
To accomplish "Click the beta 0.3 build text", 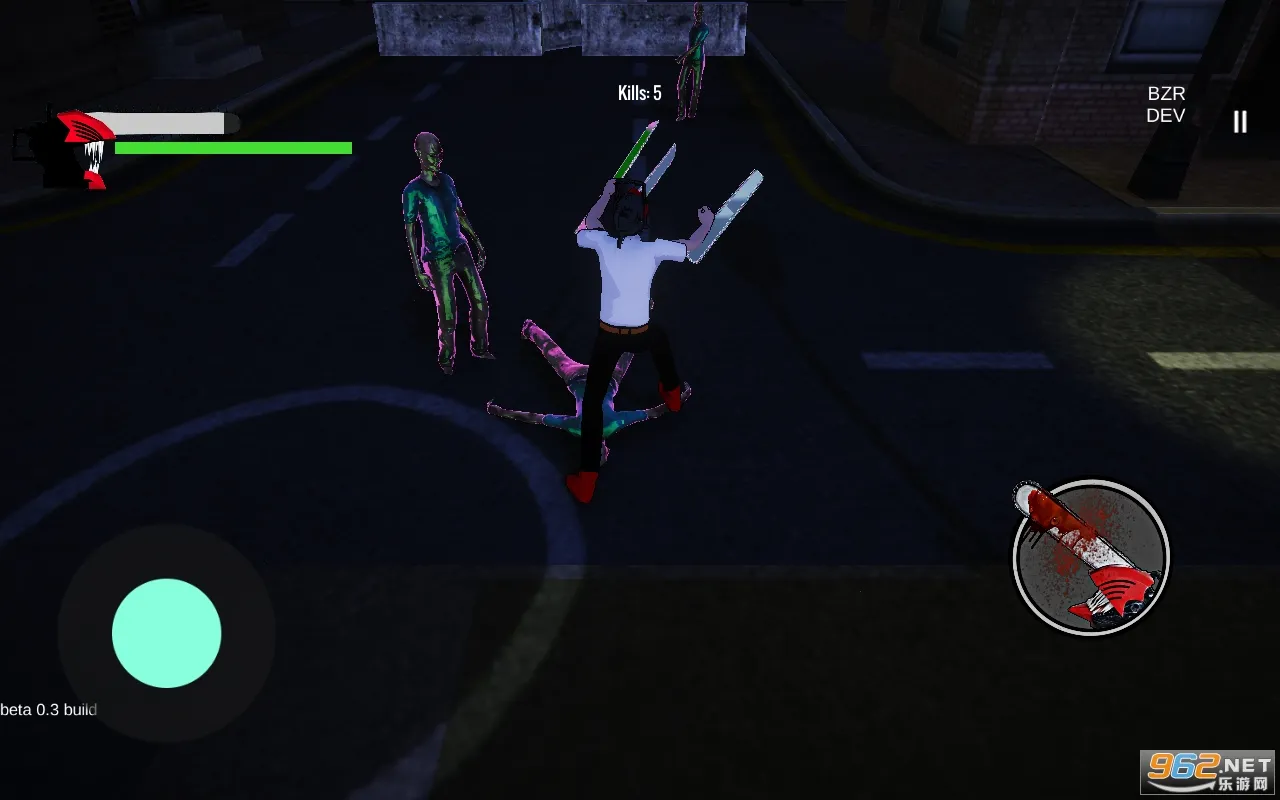I will click(x=48, y=709).
